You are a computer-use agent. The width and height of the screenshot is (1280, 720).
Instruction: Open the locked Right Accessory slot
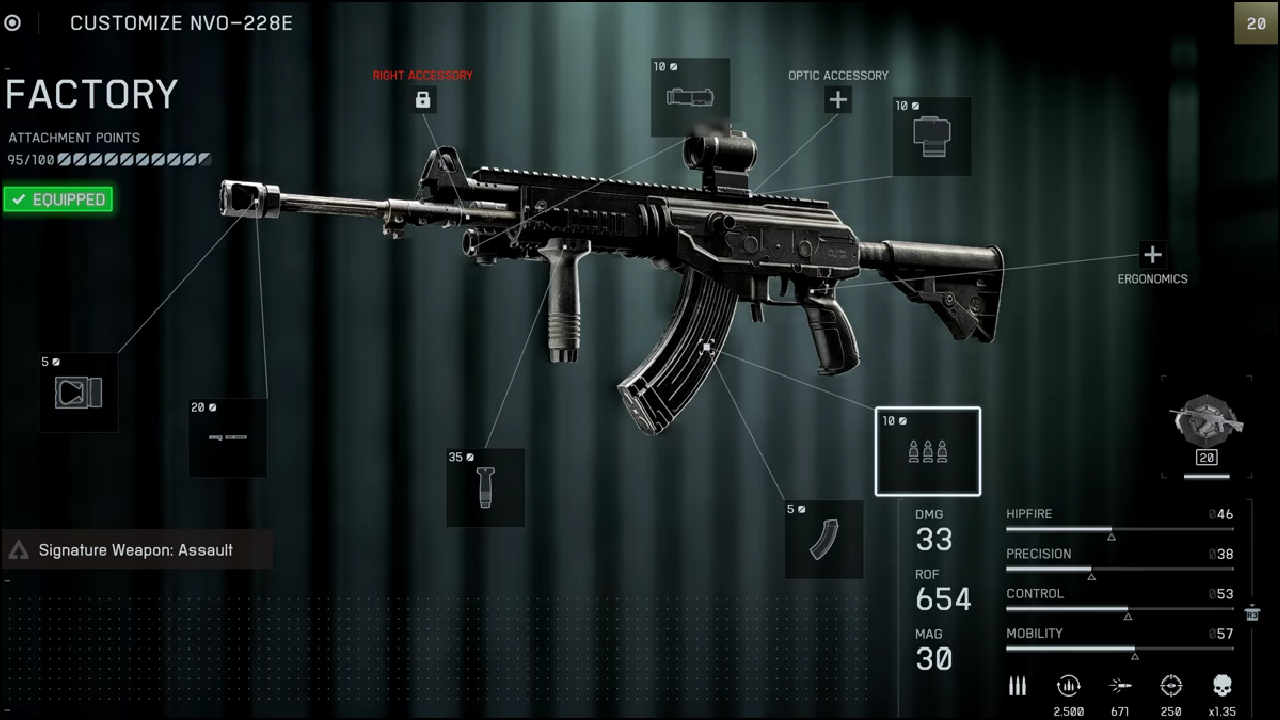423,99
